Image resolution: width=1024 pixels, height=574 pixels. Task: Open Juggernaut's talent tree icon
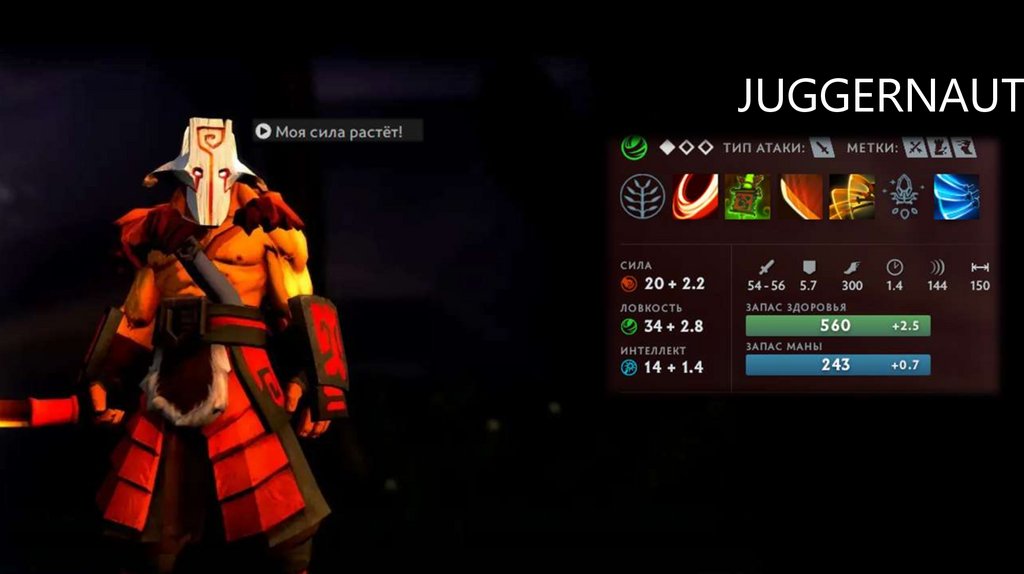point(642,196)
